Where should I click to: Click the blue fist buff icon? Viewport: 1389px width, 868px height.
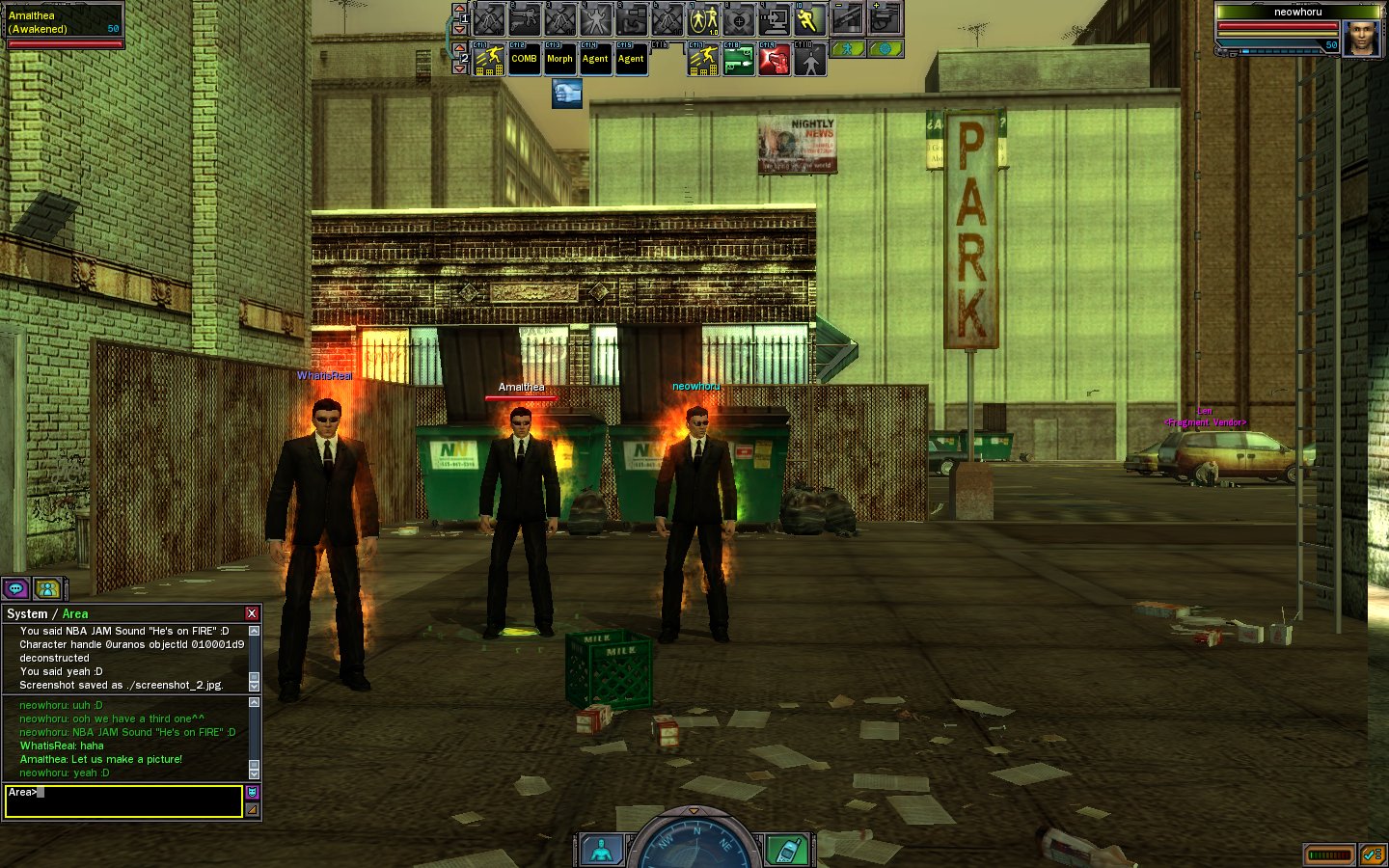[x=567, y=94]
